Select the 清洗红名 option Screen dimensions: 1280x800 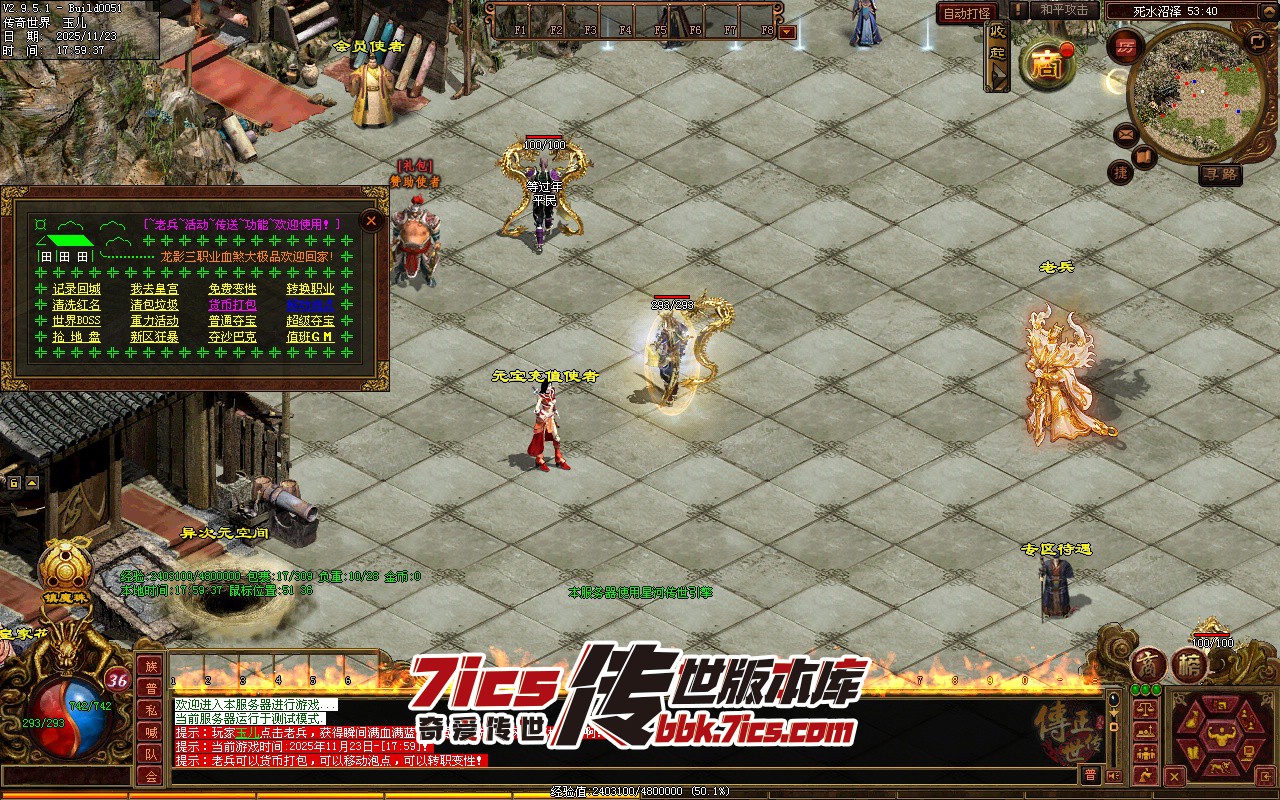click(x=76, y=305)
